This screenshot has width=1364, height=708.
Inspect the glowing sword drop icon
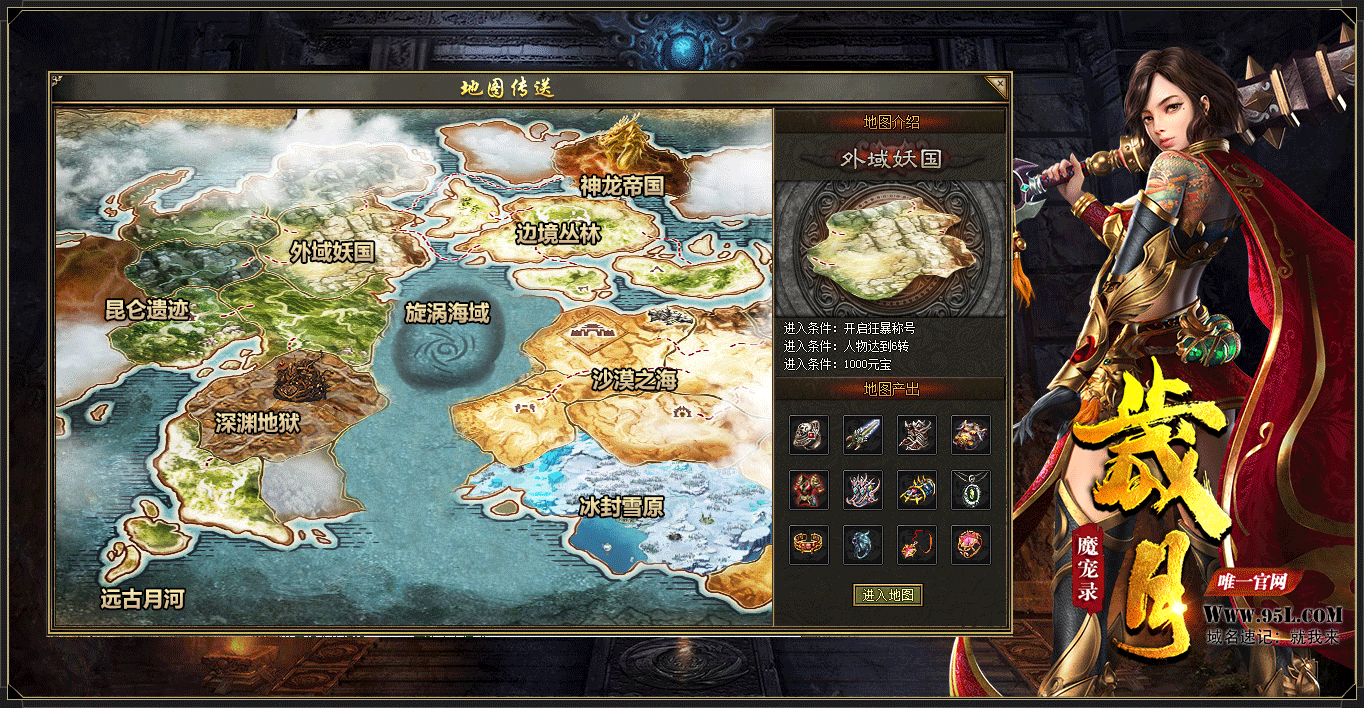point(863,435)
